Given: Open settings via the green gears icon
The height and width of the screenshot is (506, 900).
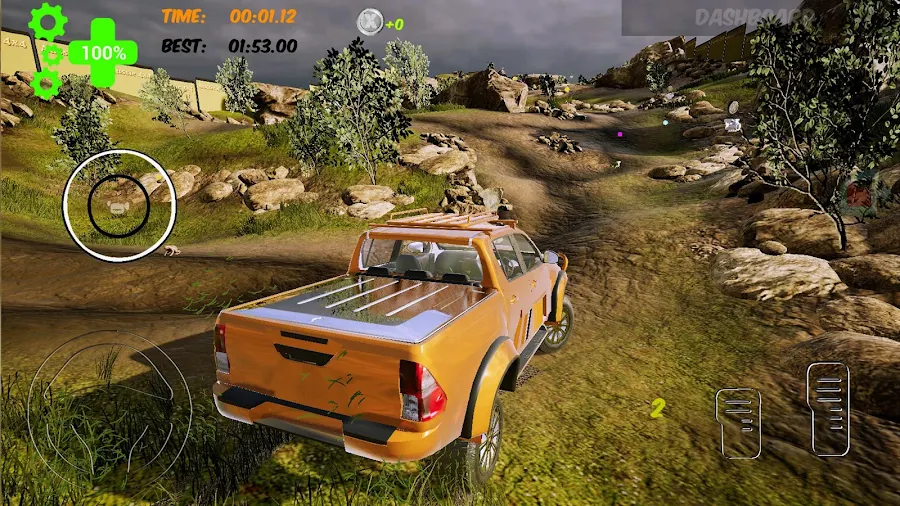Looking at the screenshot, I should pyautogui.click(x=47, y=50).
